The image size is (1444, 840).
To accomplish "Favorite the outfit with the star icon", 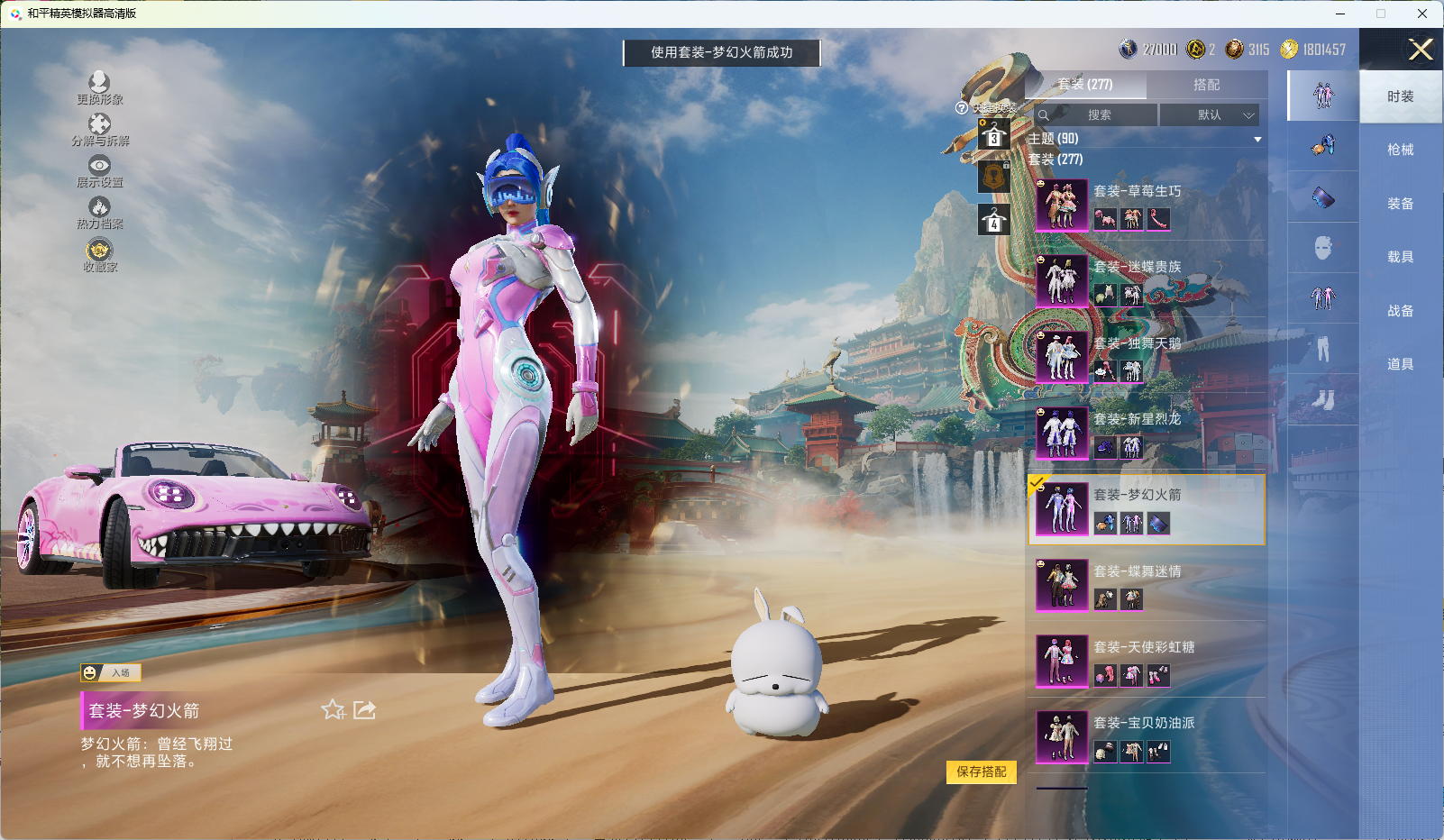I will [333, 710].
